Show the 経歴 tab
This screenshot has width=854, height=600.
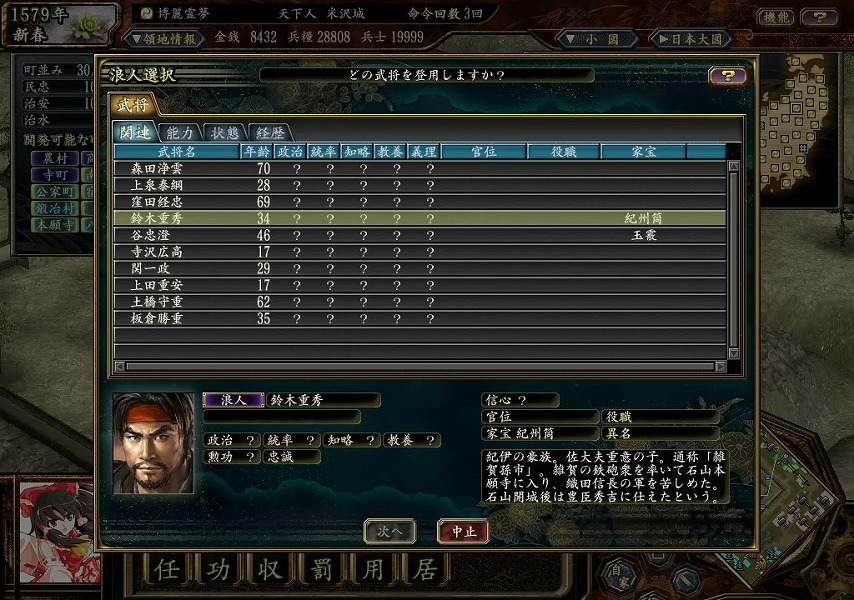click(x=270, y=132)
